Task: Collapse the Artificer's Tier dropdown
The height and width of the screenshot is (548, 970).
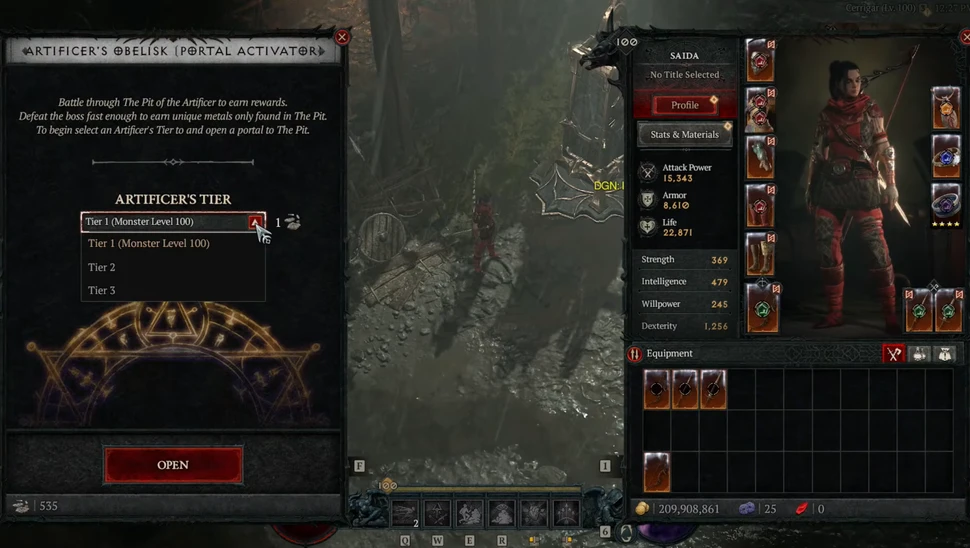Action: 256,222
